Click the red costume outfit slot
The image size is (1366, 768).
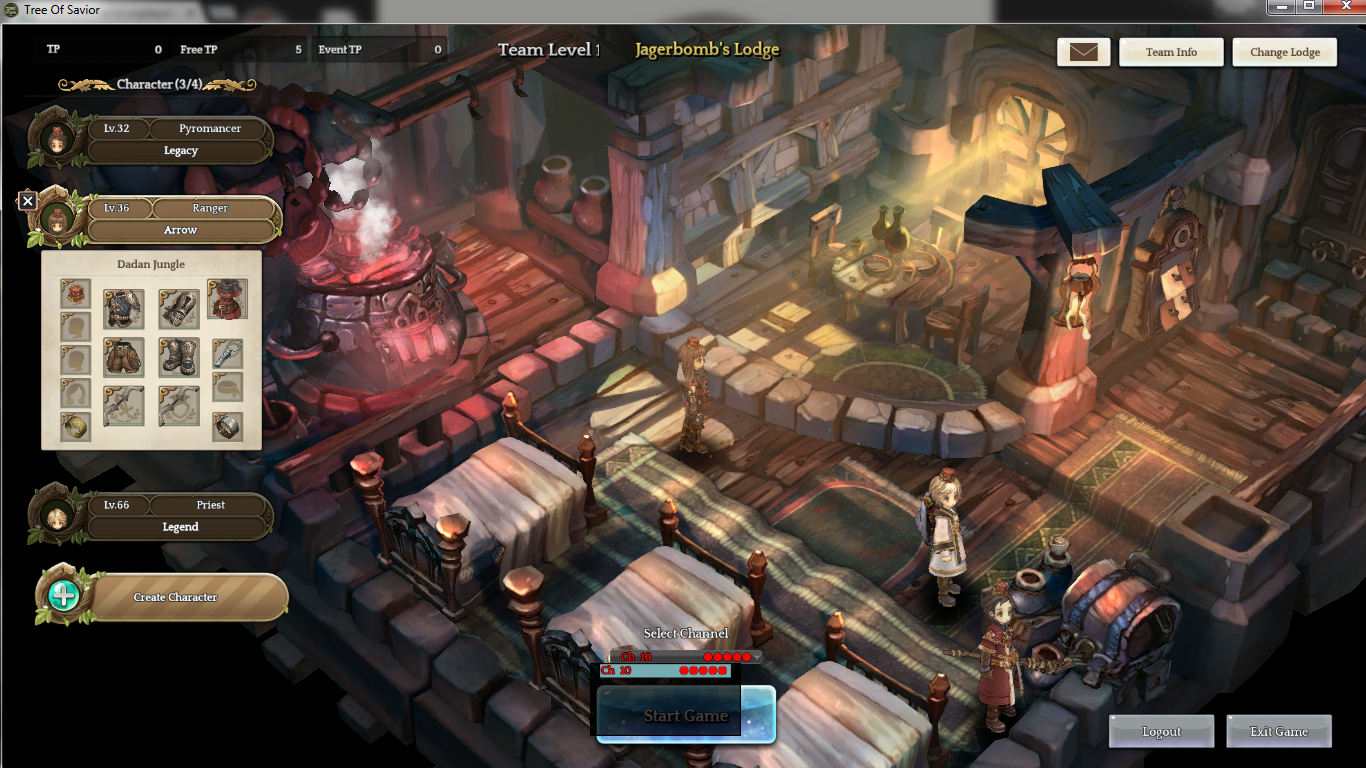[x=227, y=299]
